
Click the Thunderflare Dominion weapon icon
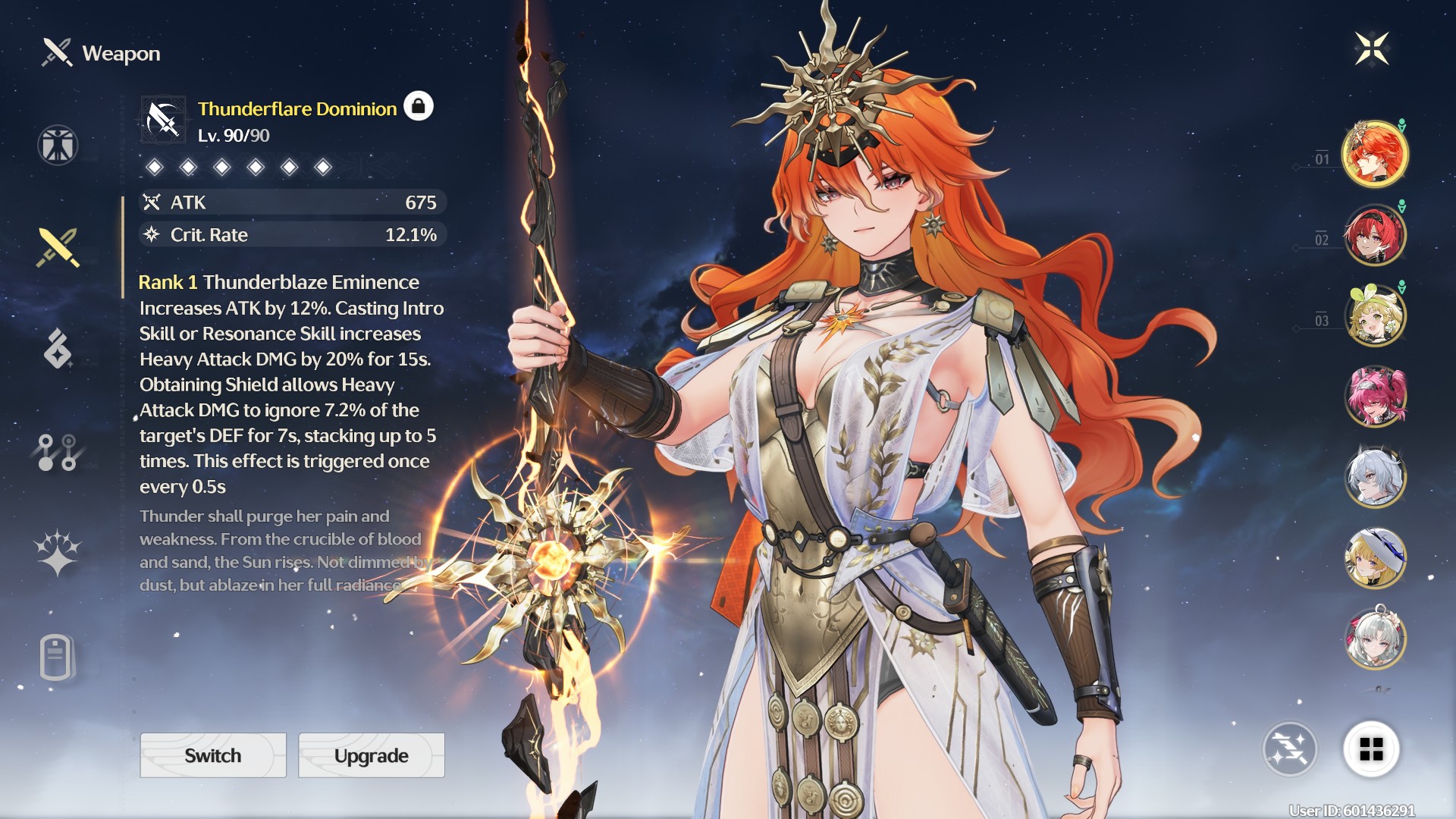coord(163,120)
